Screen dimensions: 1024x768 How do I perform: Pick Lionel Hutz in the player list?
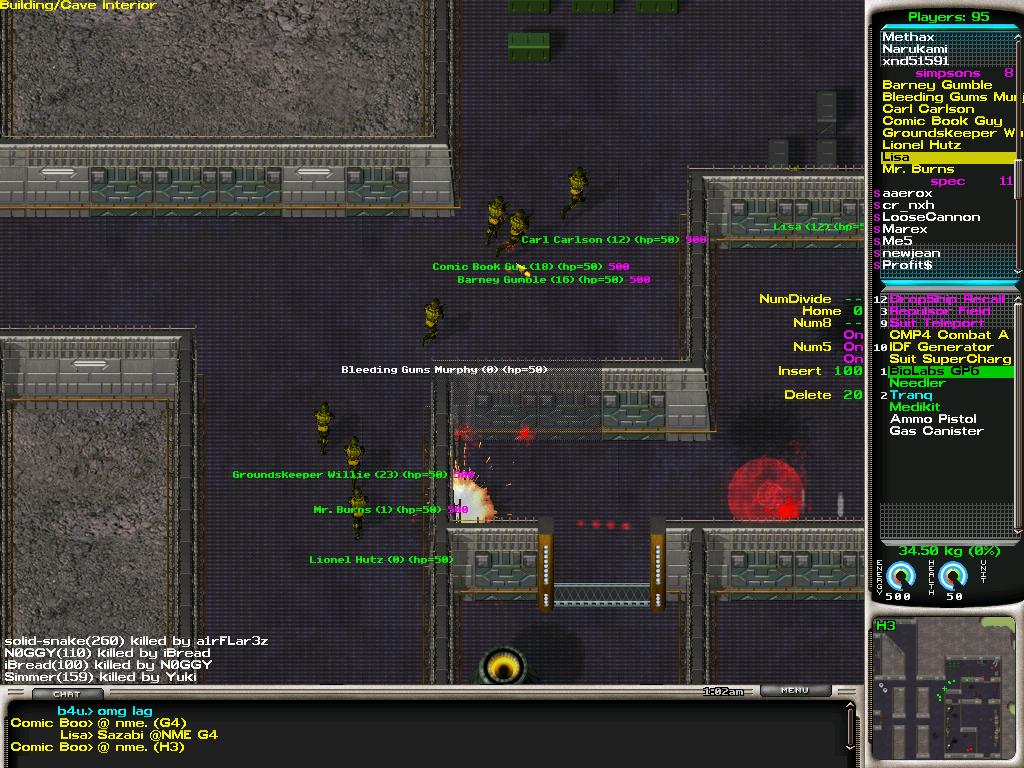pos(921,145)
